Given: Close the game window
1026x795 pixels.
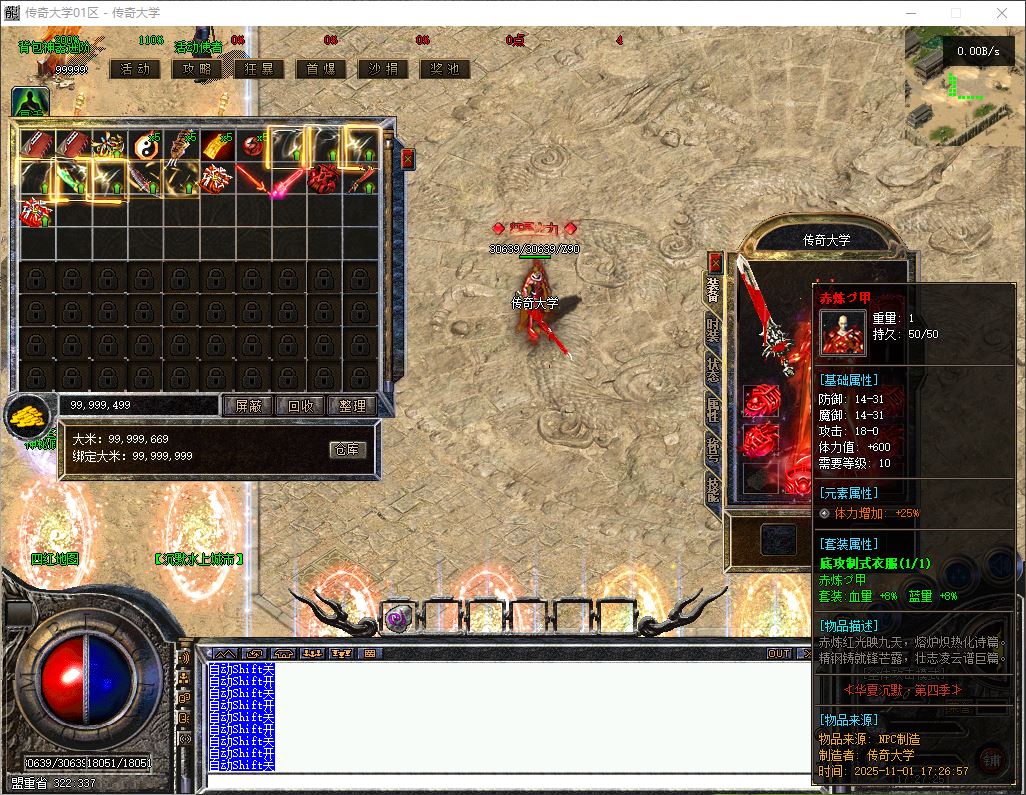Looking at the screenshot, I should coord(1001,13).
